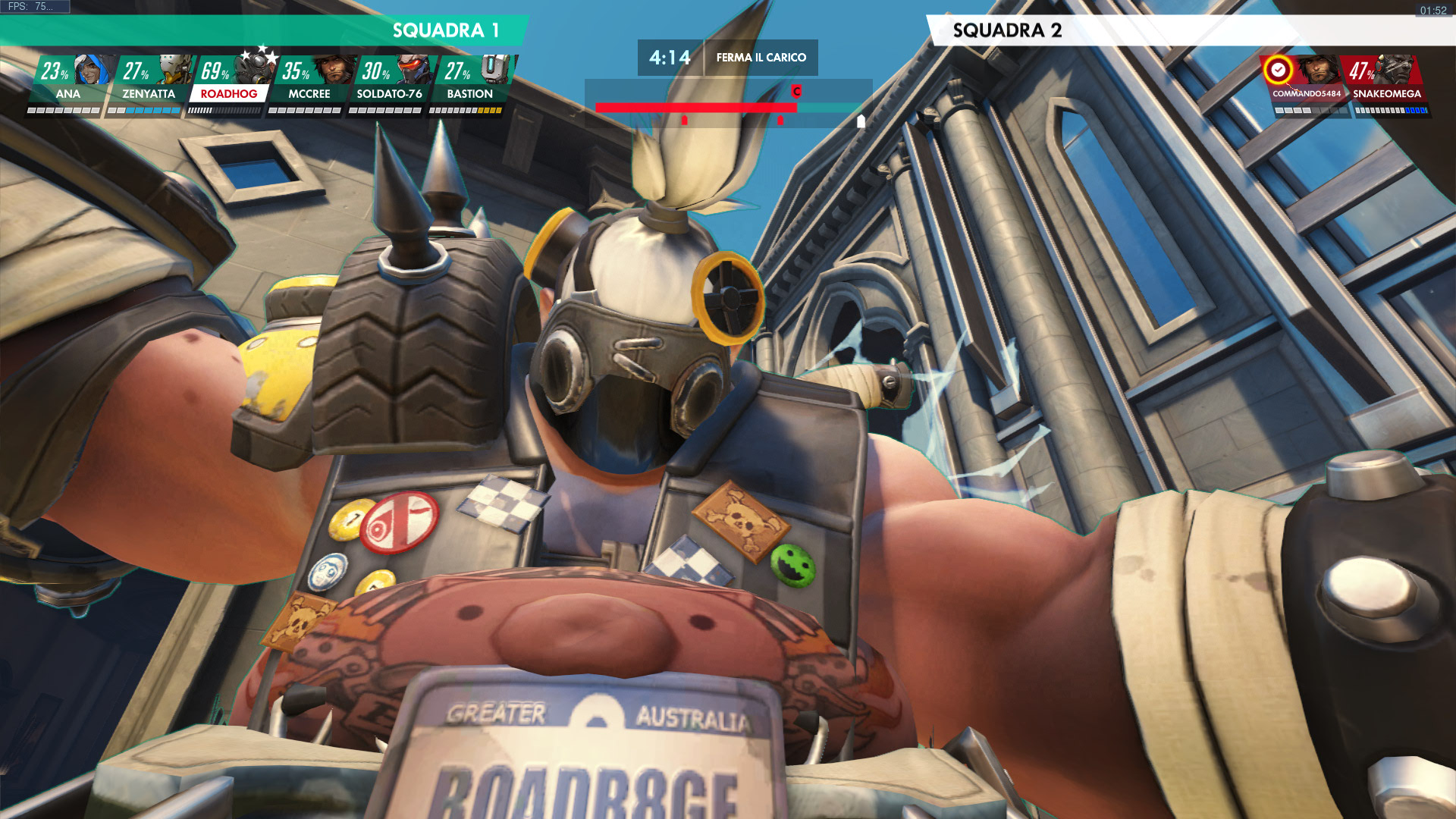Pick Bastion's player card
The width and height of the screenshot is (1456, 819).
[470, 84]
